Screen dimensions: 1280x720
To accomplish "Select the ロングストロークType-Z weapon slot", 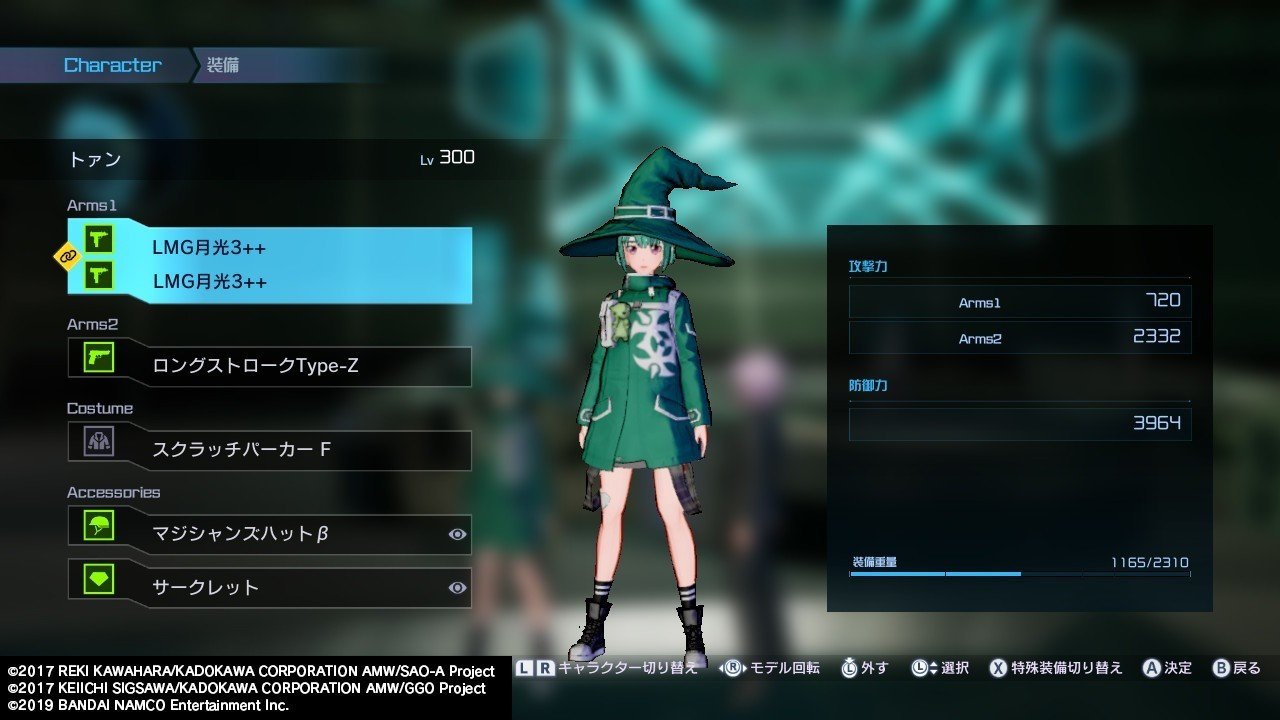I will (x=270, y=366).
